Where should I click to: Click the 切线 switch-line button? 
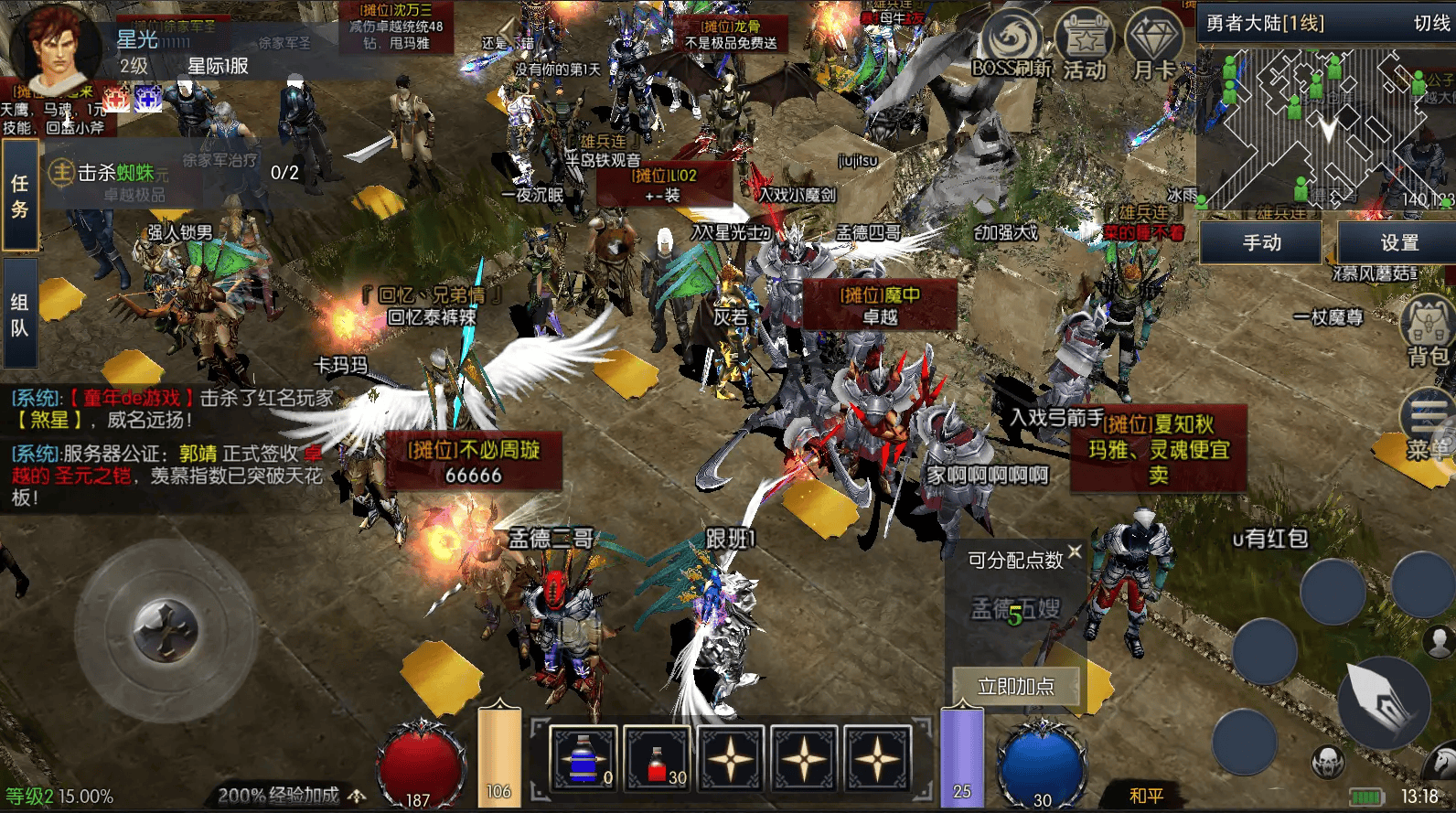1430,23
